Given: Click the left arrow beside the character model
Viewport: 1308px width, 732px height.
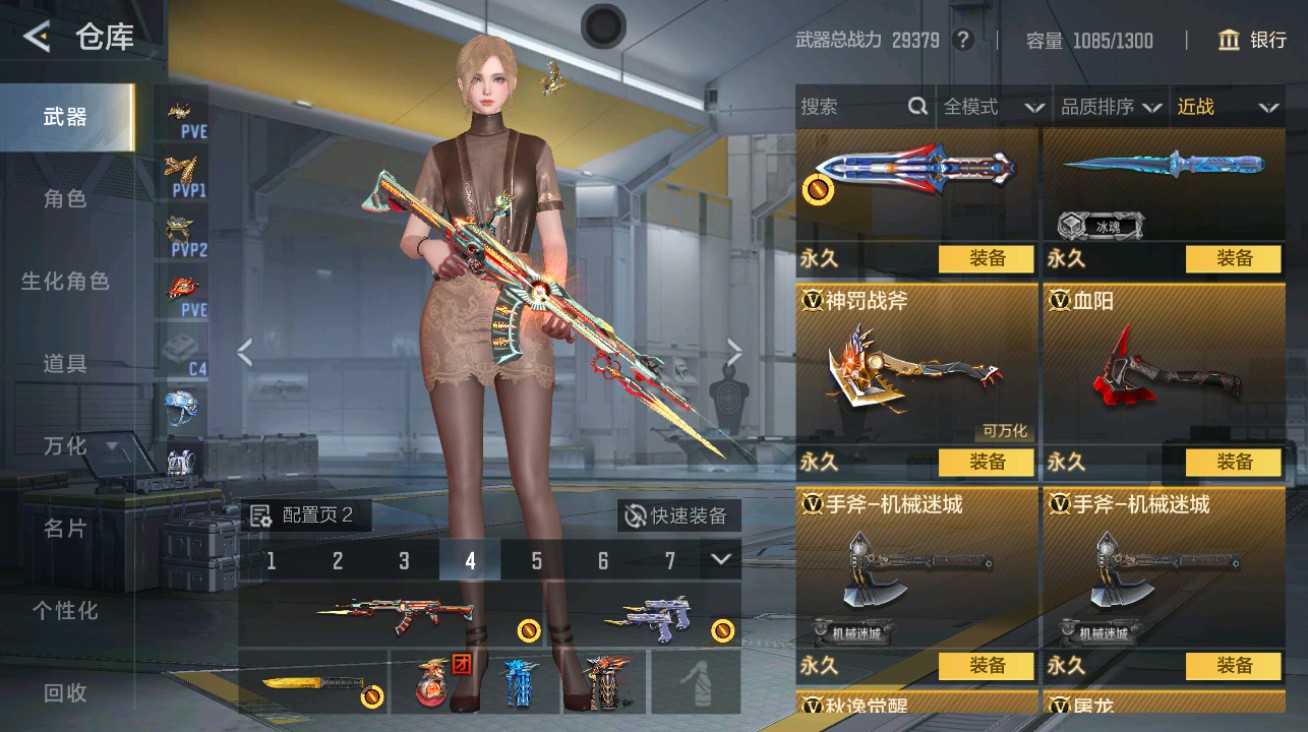Looking at the screenshot, I should click(x=243, y=352).
